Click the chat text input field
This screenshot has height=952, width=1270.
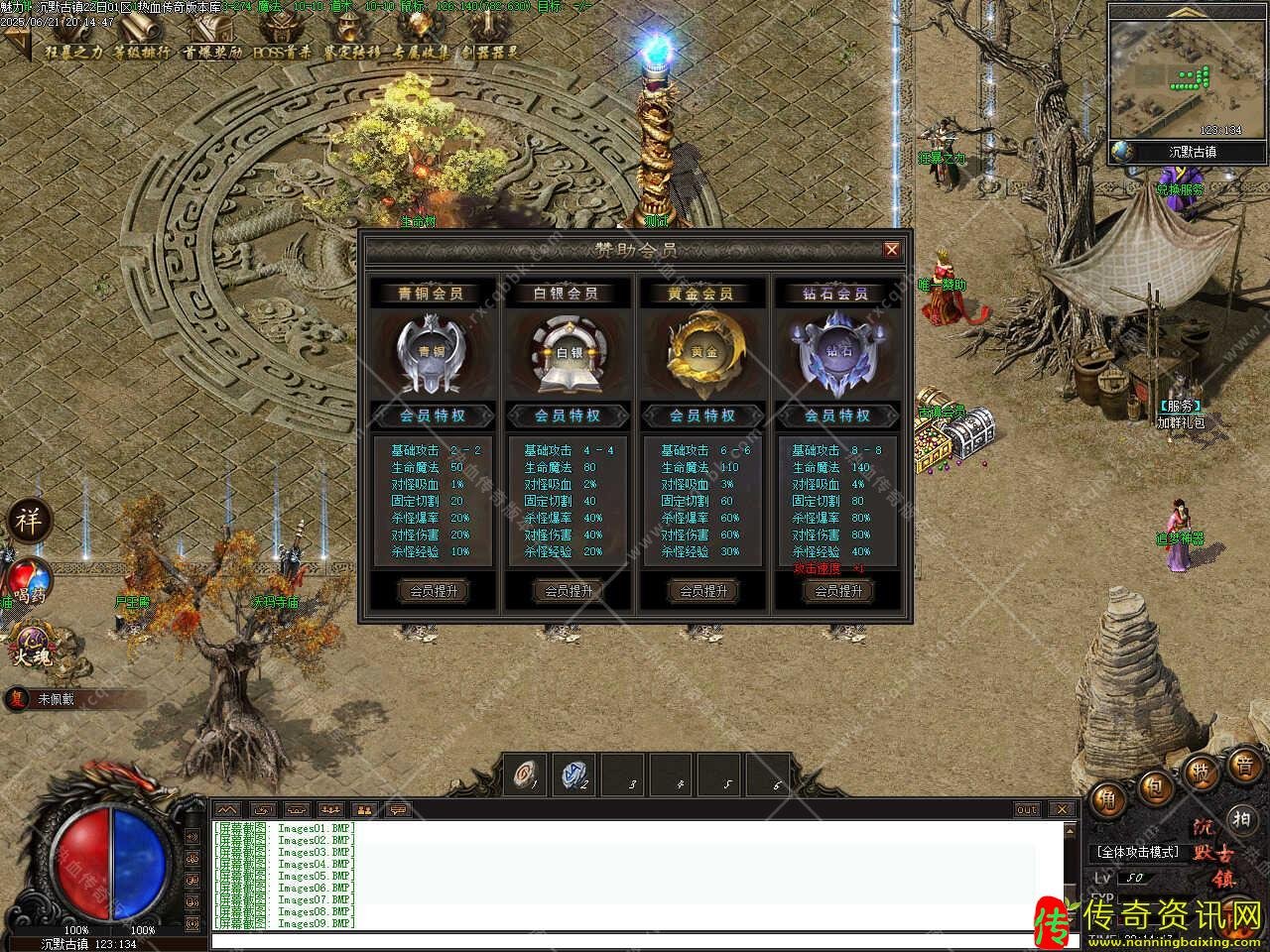[x=635, y=940]
